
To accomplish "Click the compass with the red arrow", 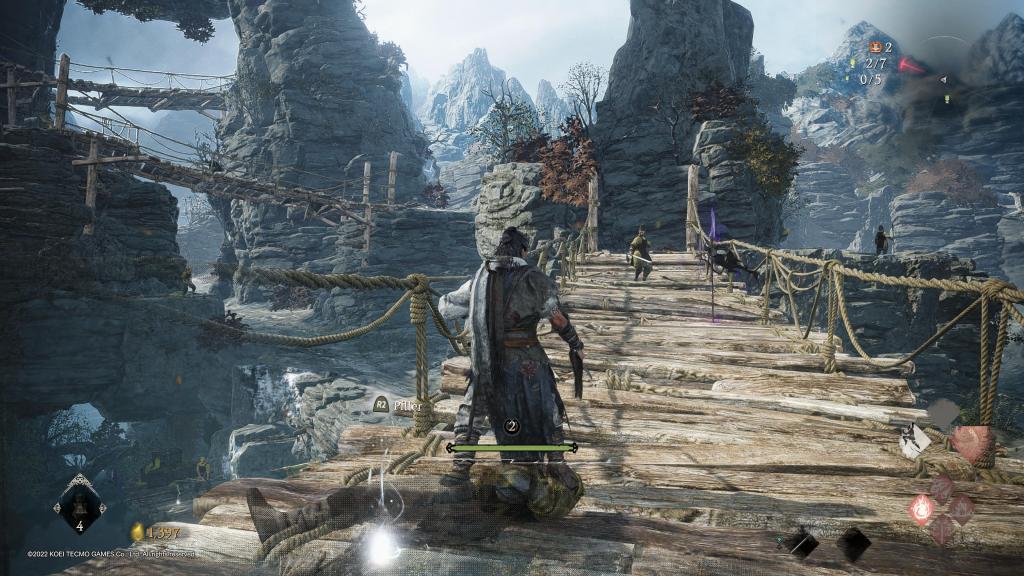I will [x=913, y=65].
